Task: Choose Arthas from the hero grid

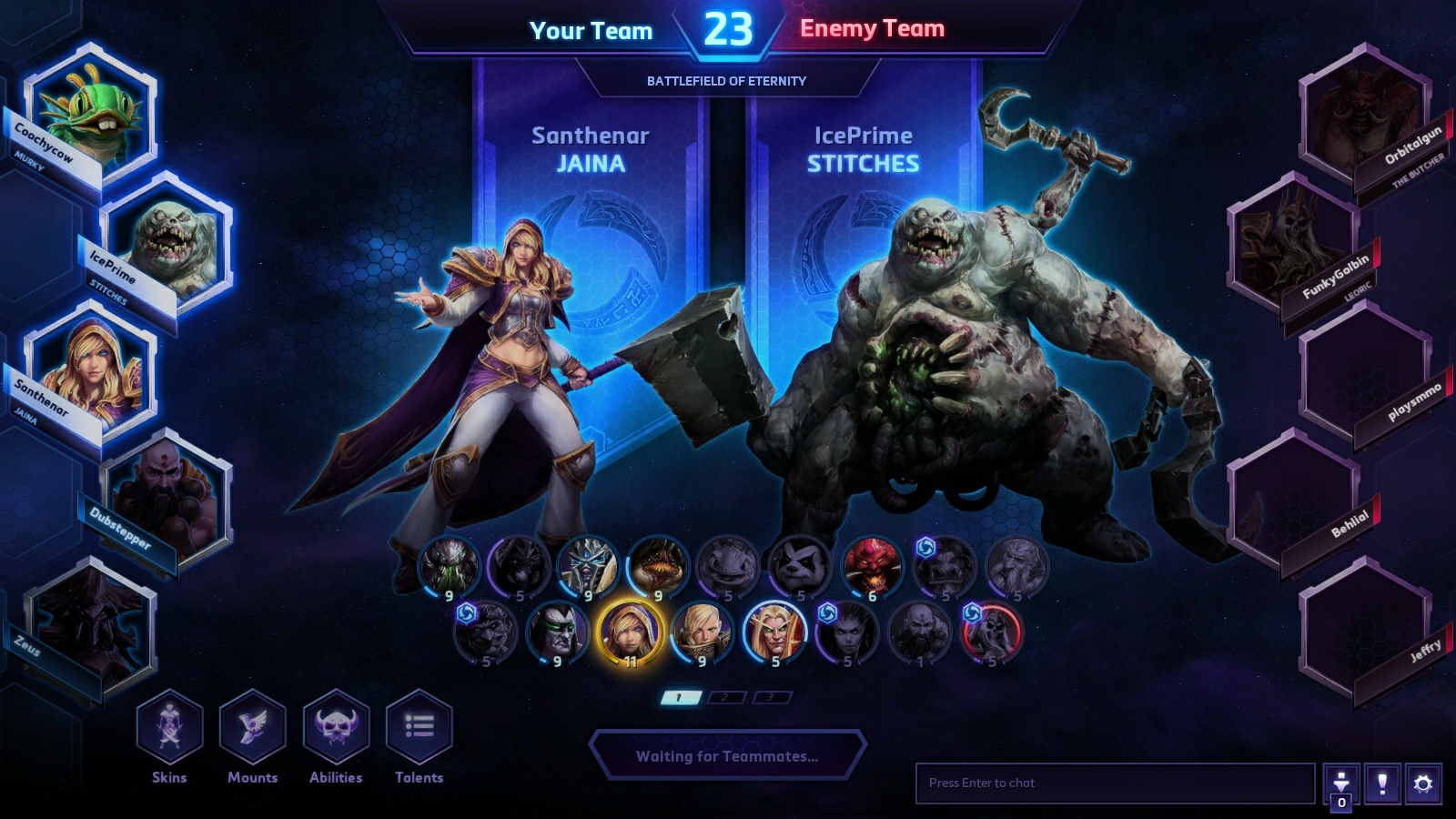Action: pyautogui.click(x=588, y=566)
